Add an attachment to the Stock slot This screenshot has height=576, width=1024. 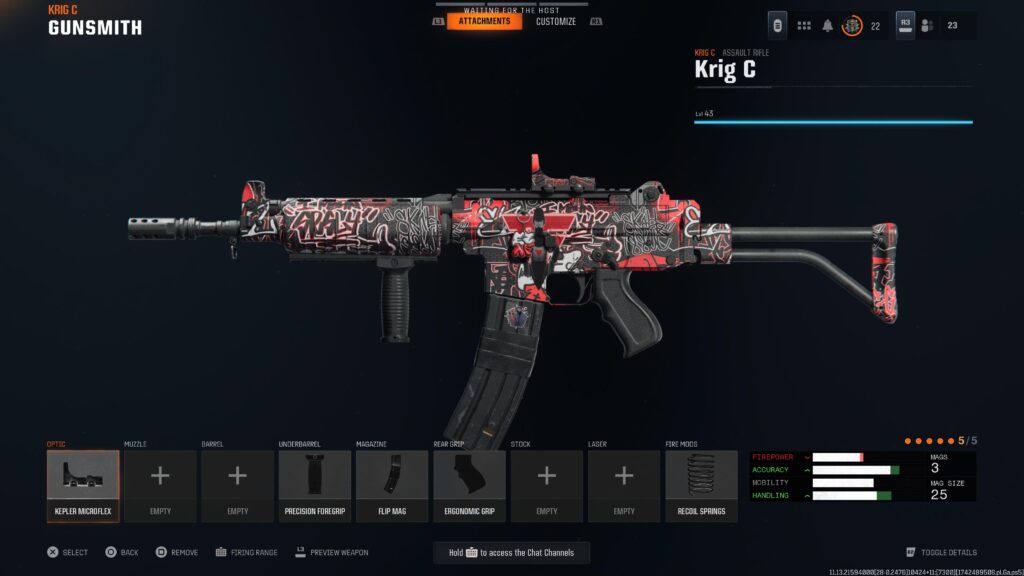pos(547,486)
